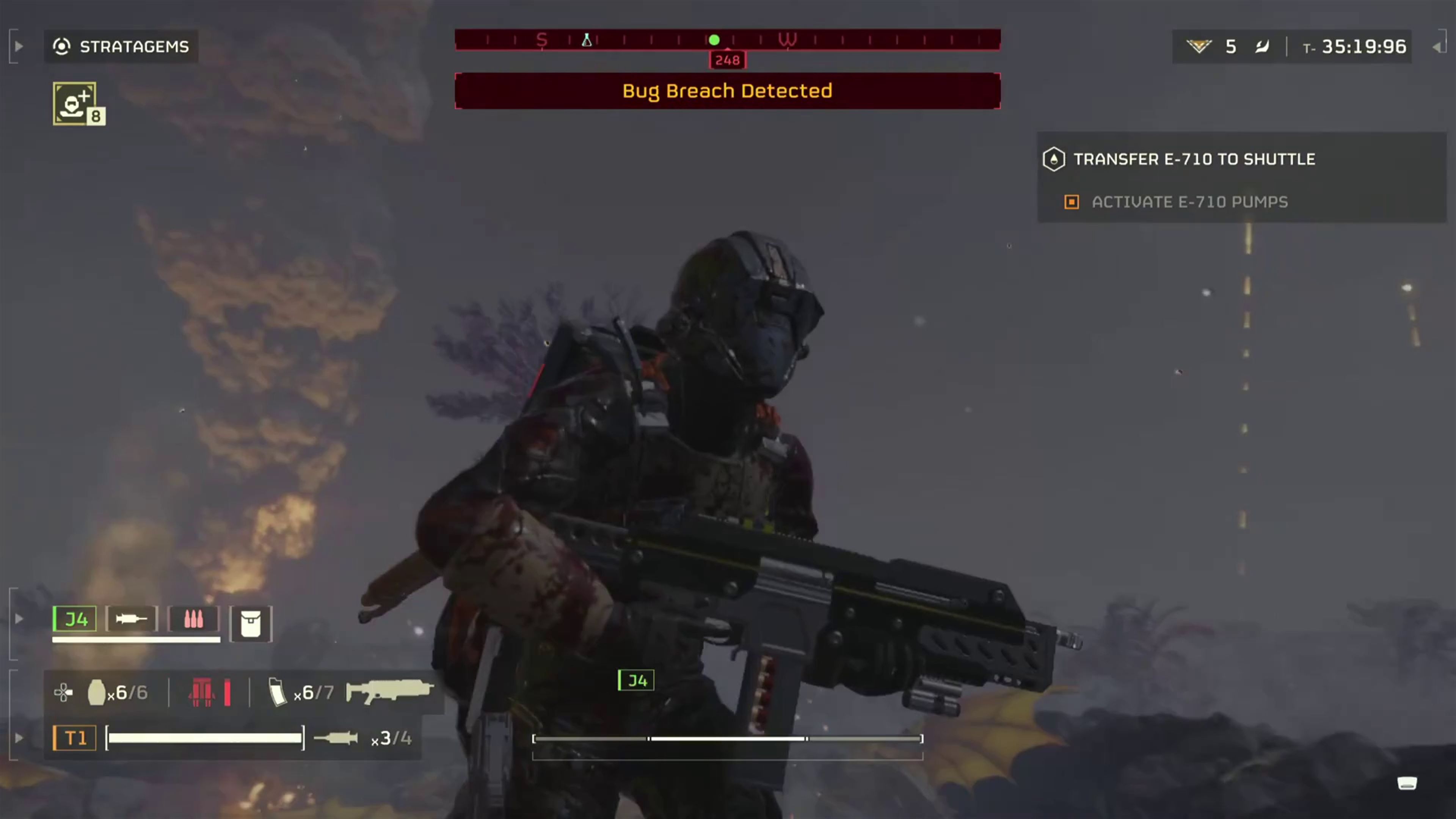This screenshot has width=1456, height=819.
Task: Select the grenade icon showing x6/6
Action: [97, 692]
